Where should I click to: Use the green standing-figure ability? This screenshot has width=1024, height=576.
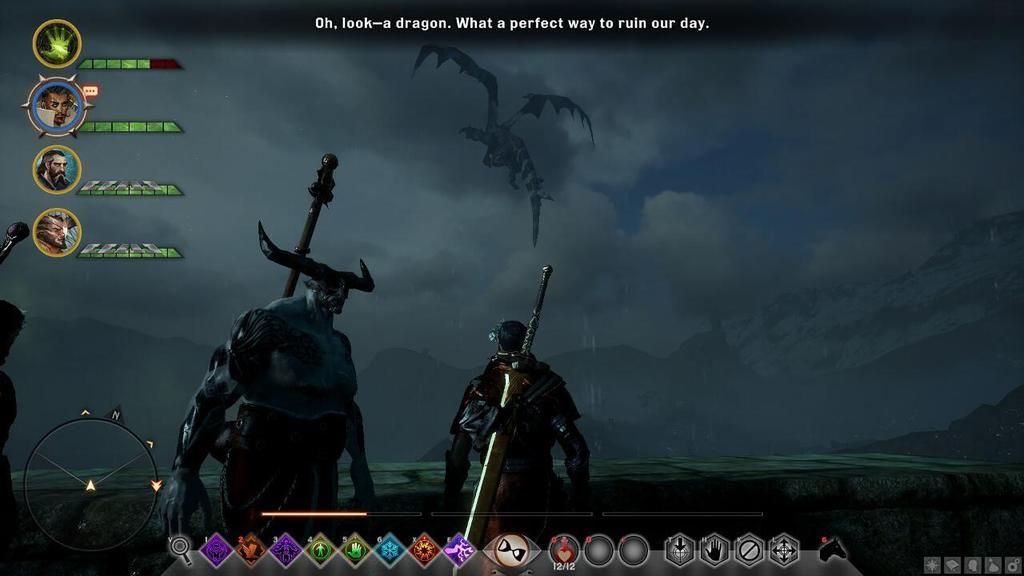pos(320,550)
